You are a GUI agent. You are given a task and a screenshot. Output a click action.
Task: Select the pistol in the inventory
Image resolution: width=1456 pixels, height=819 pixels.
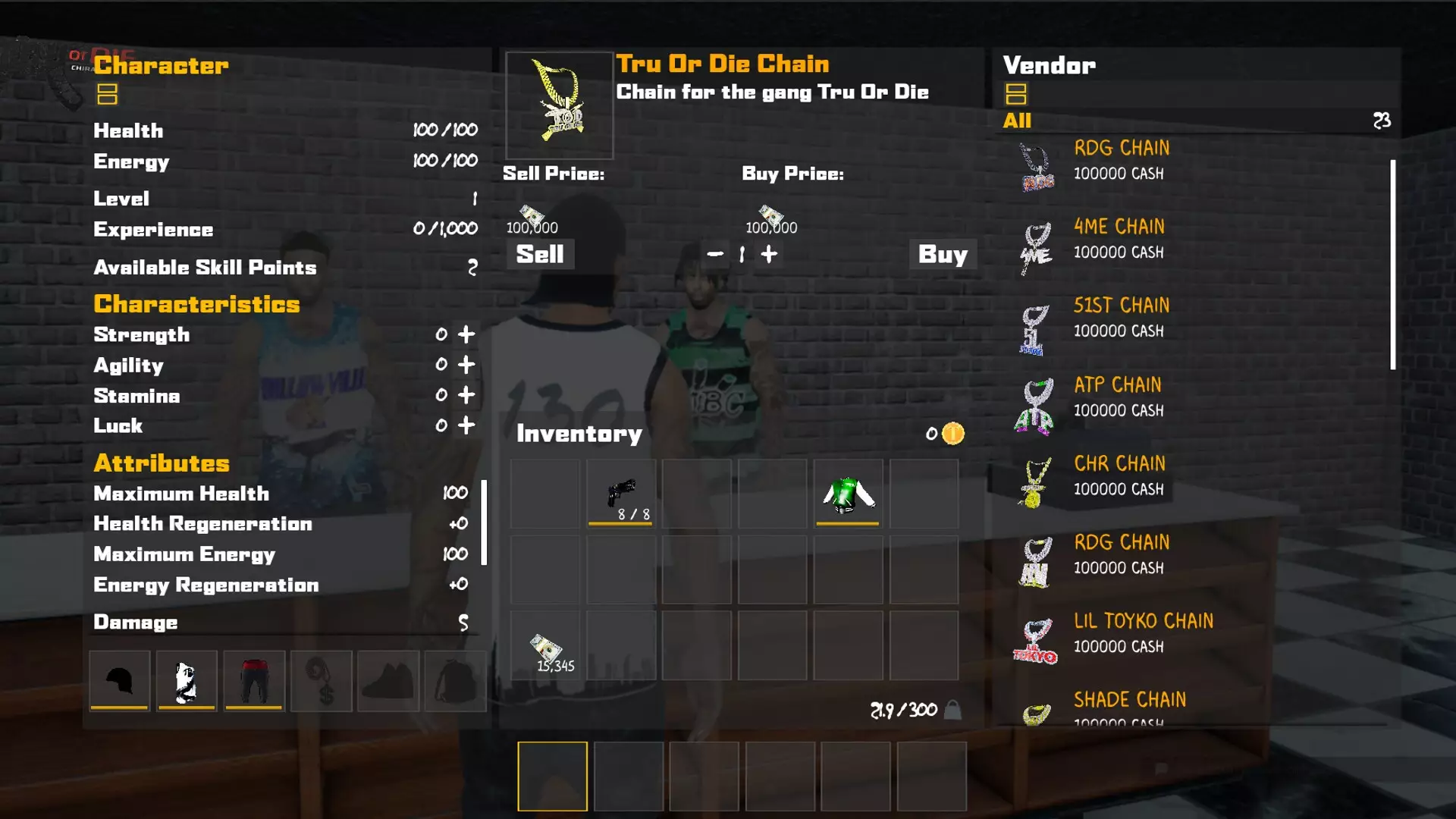[620, 493]
